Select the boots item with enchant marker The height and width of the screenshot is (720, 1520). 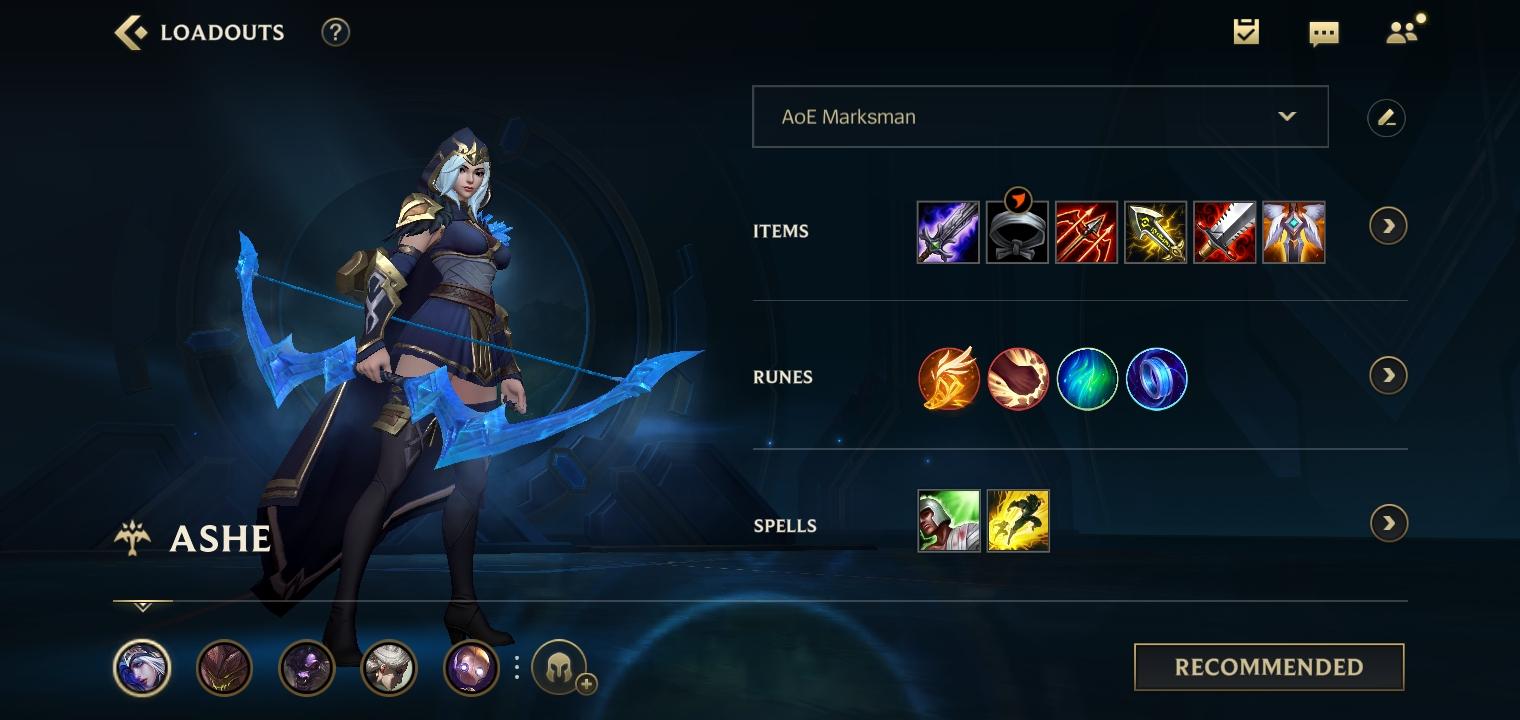click(1017, 232)
